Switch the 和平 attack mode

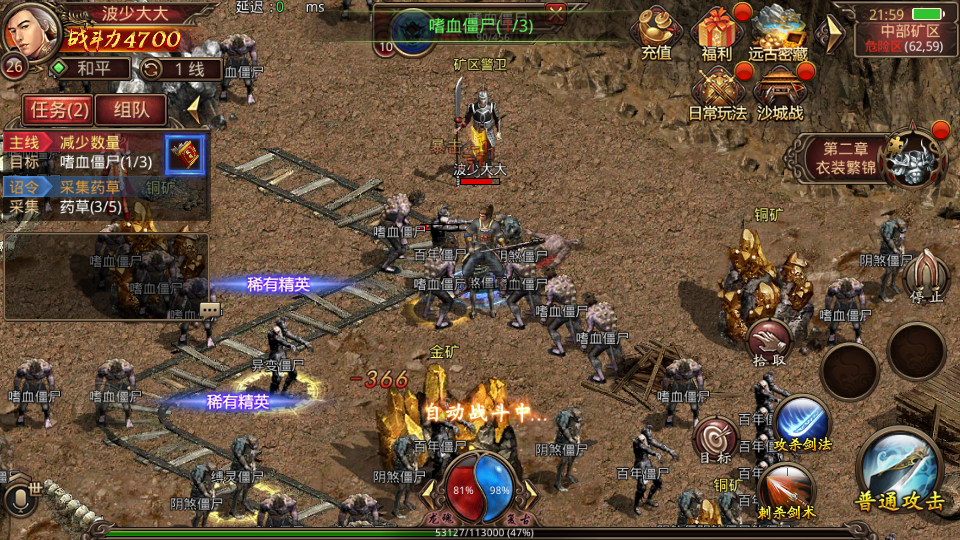click(x=90, y=69)
